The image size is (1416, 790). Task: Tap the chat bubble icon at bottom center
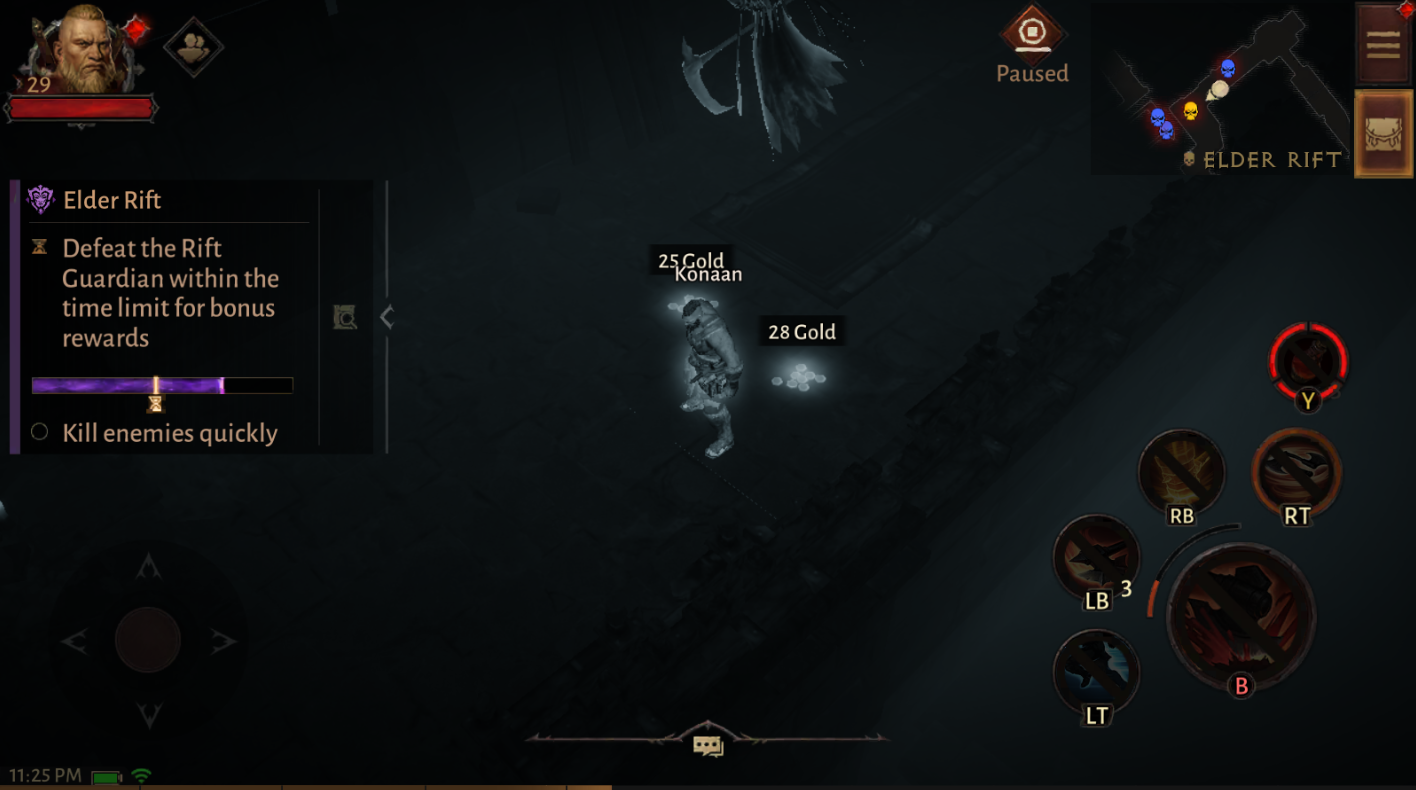tap(708, 745)
